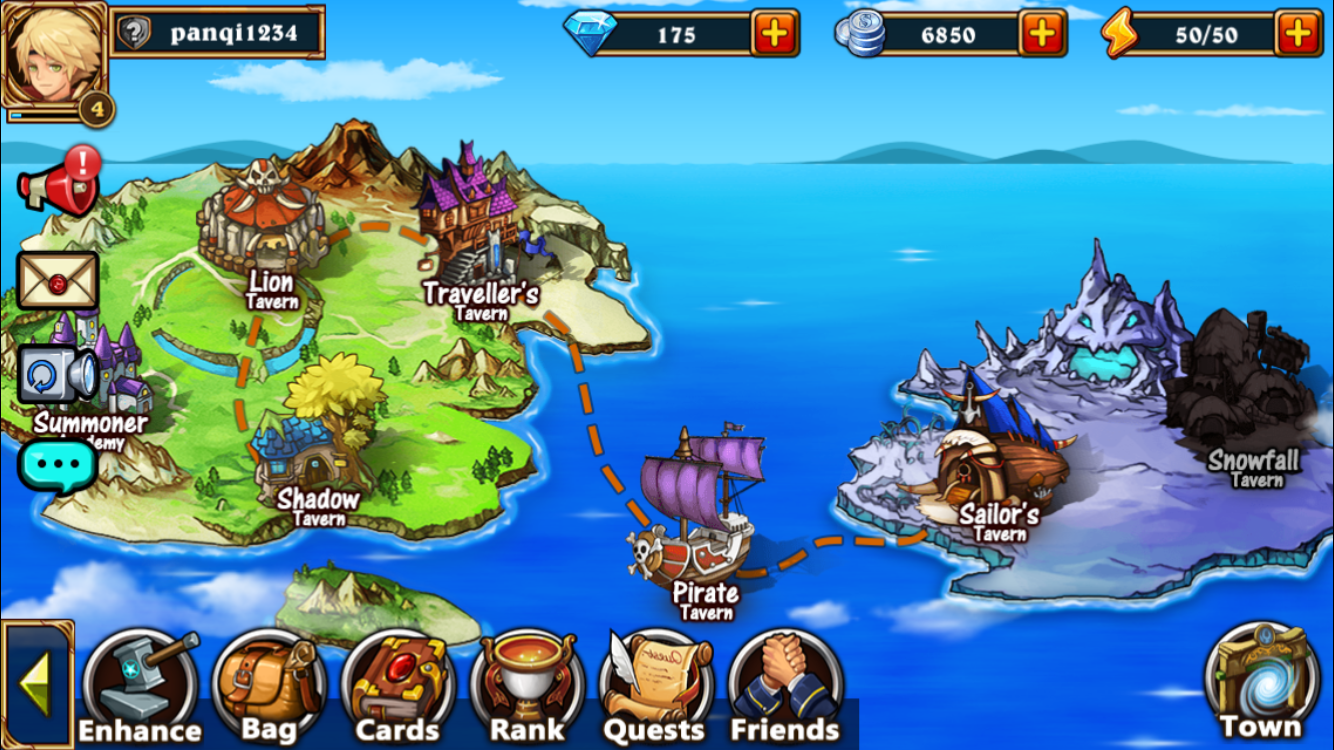Image resolution: width=1334 pixels, height=750 pixels.
Task: Add more silver coins
Action: pos(1042,34)
